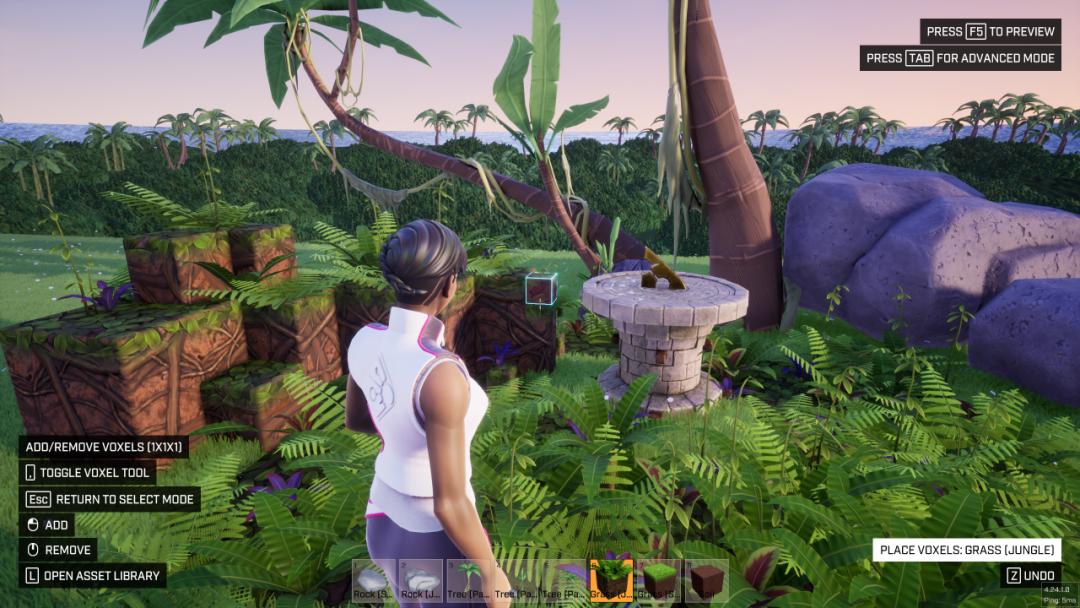
Task: Choose the brown Soil voxel slot
Action: [706, 581]
